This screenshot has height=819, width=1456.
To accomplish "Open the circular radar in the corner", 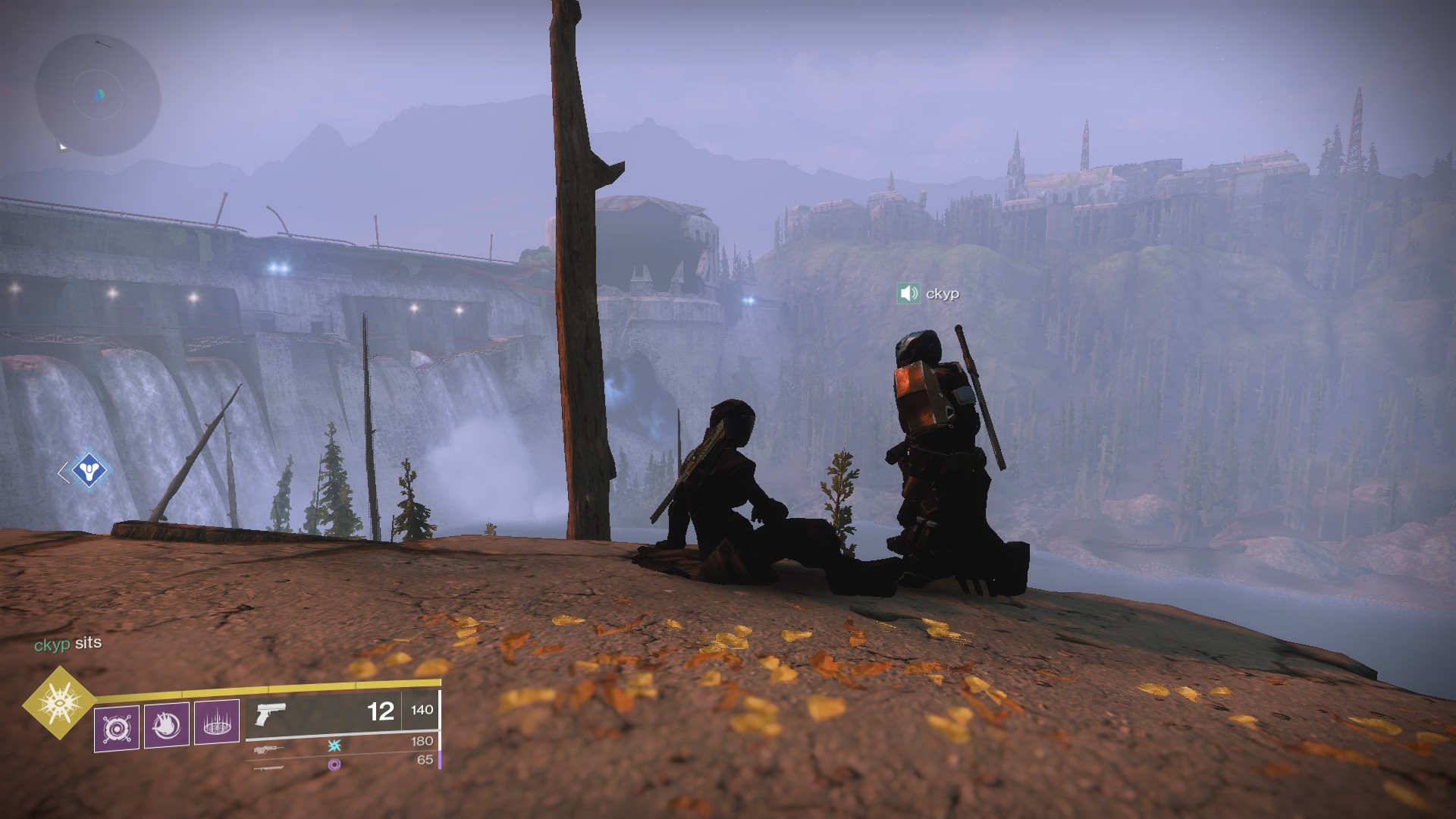I will point(98,96).
